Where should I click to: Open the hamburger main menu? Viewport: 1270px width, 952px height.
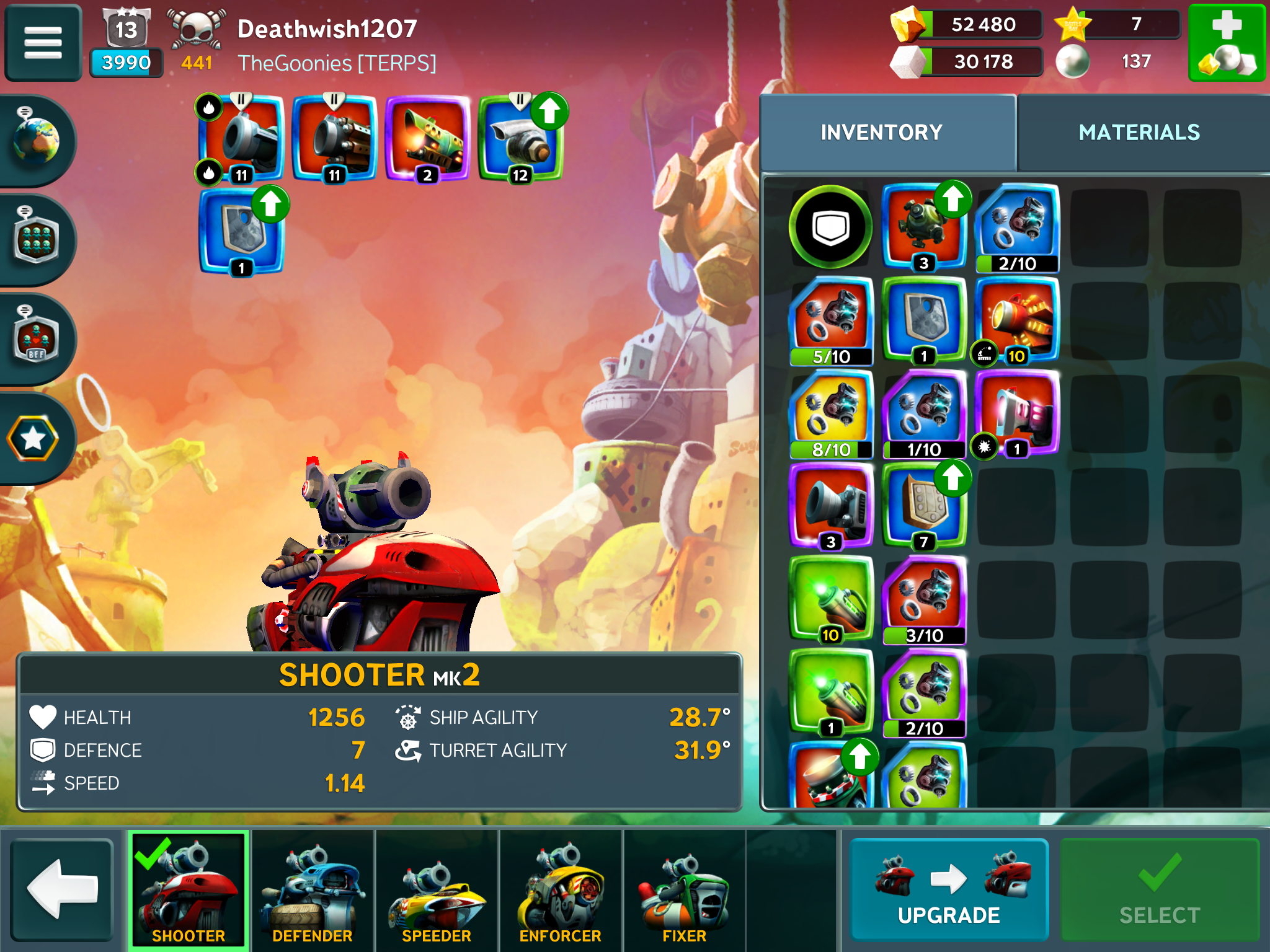[43, 42]
